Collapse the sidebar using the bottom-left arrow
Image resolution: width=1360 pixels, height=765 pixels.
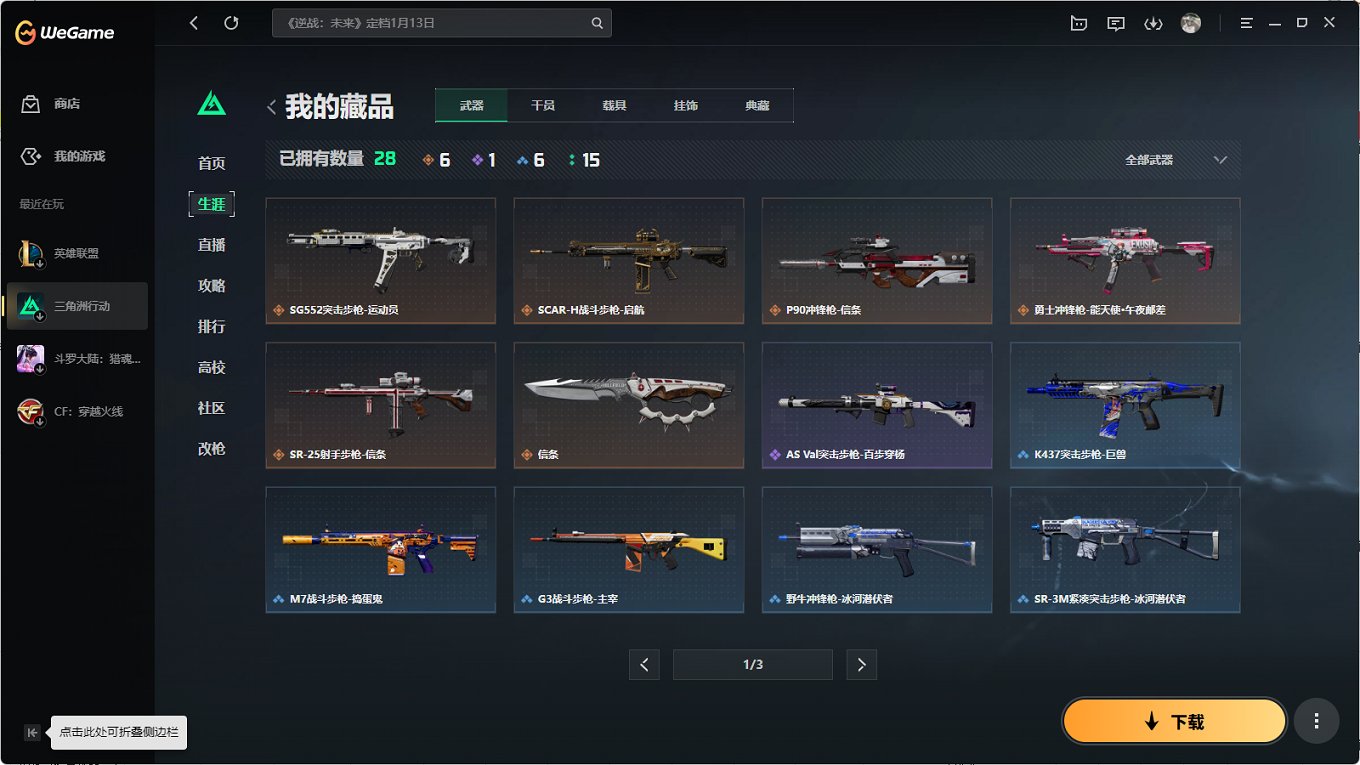[x=33, y=732]
